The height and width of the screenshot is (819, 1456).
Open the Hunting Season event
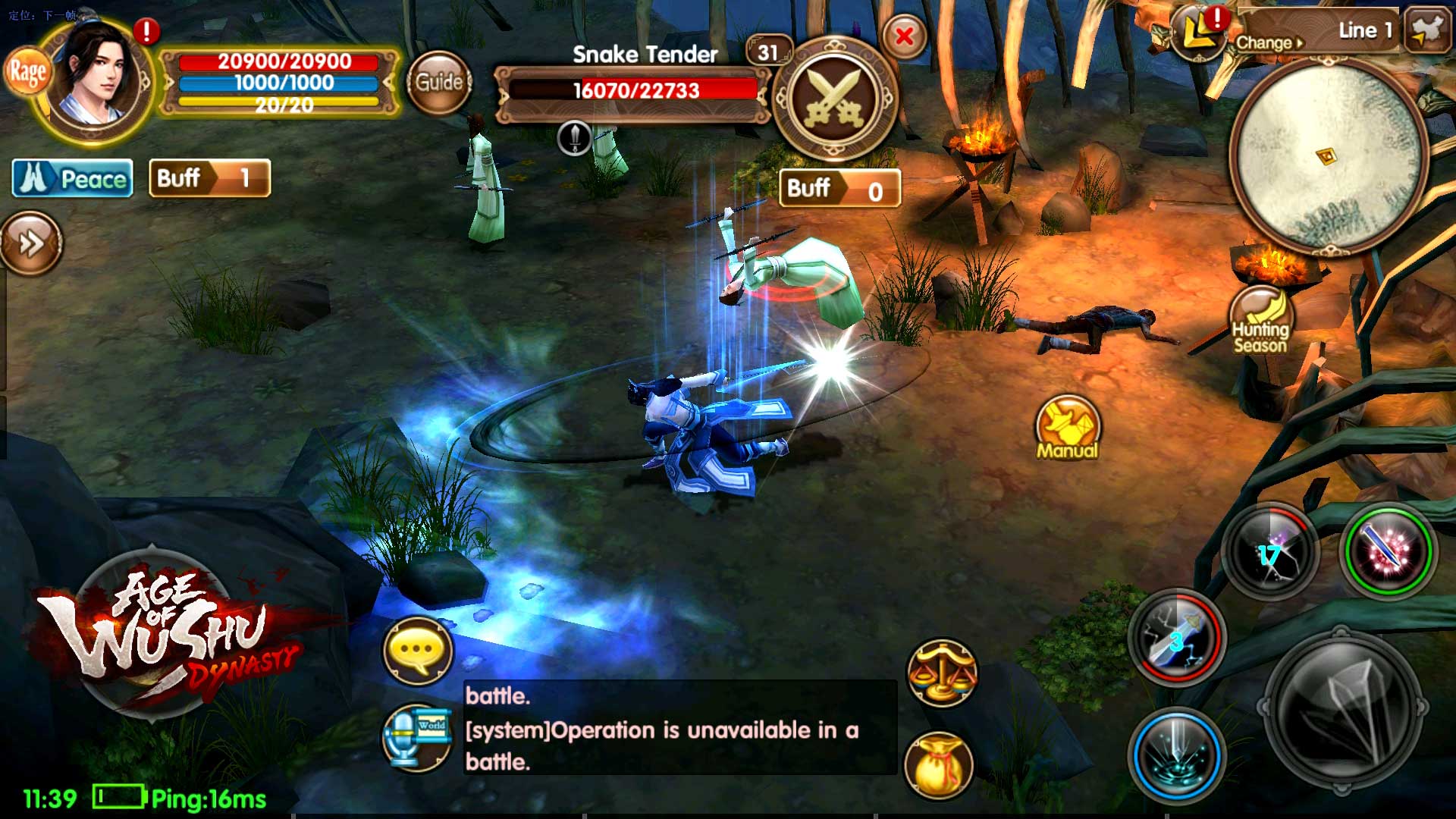pos(1260,322)
